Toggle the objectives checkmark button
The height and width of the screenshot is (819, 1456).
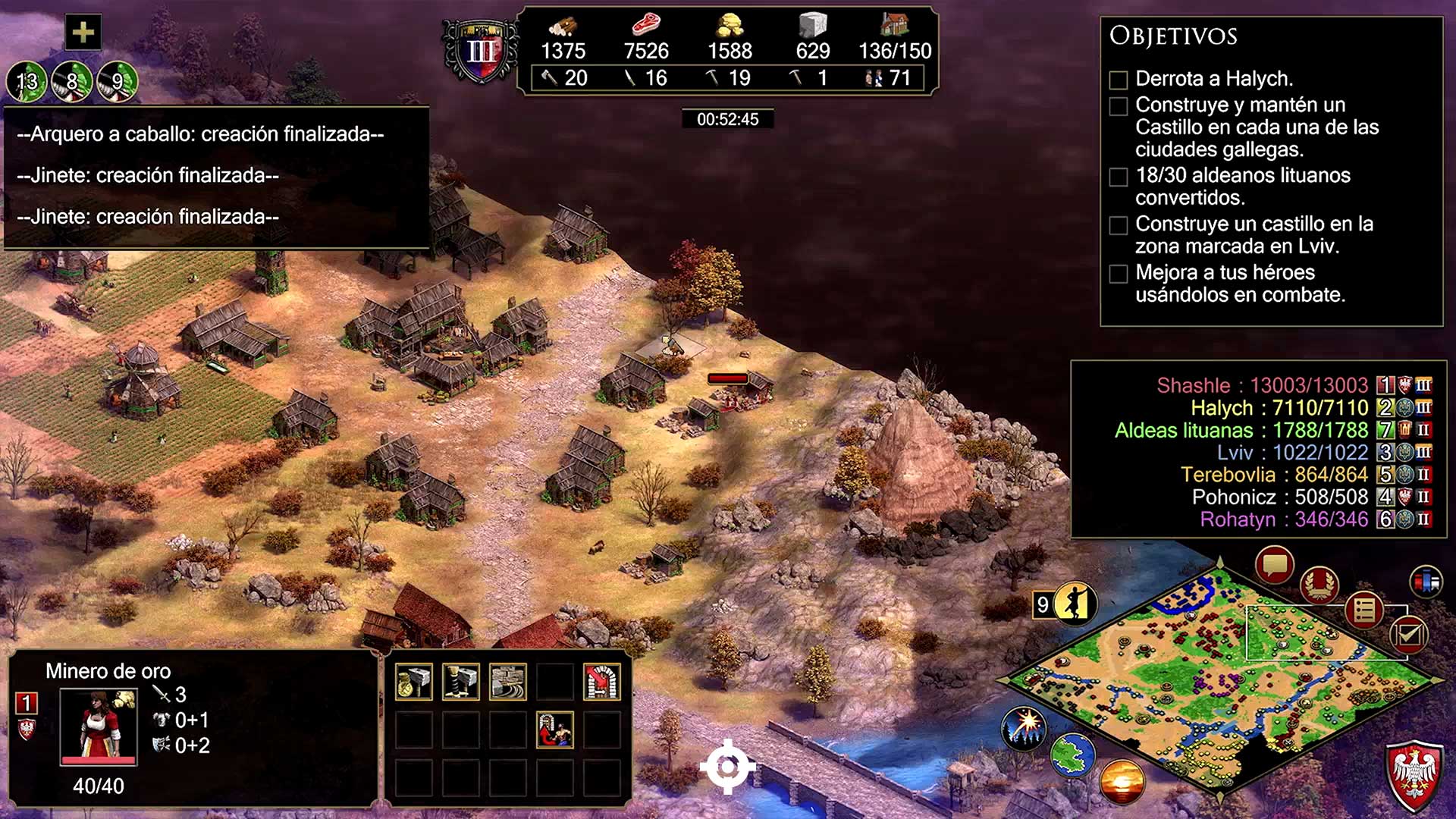coord(1408,635)
